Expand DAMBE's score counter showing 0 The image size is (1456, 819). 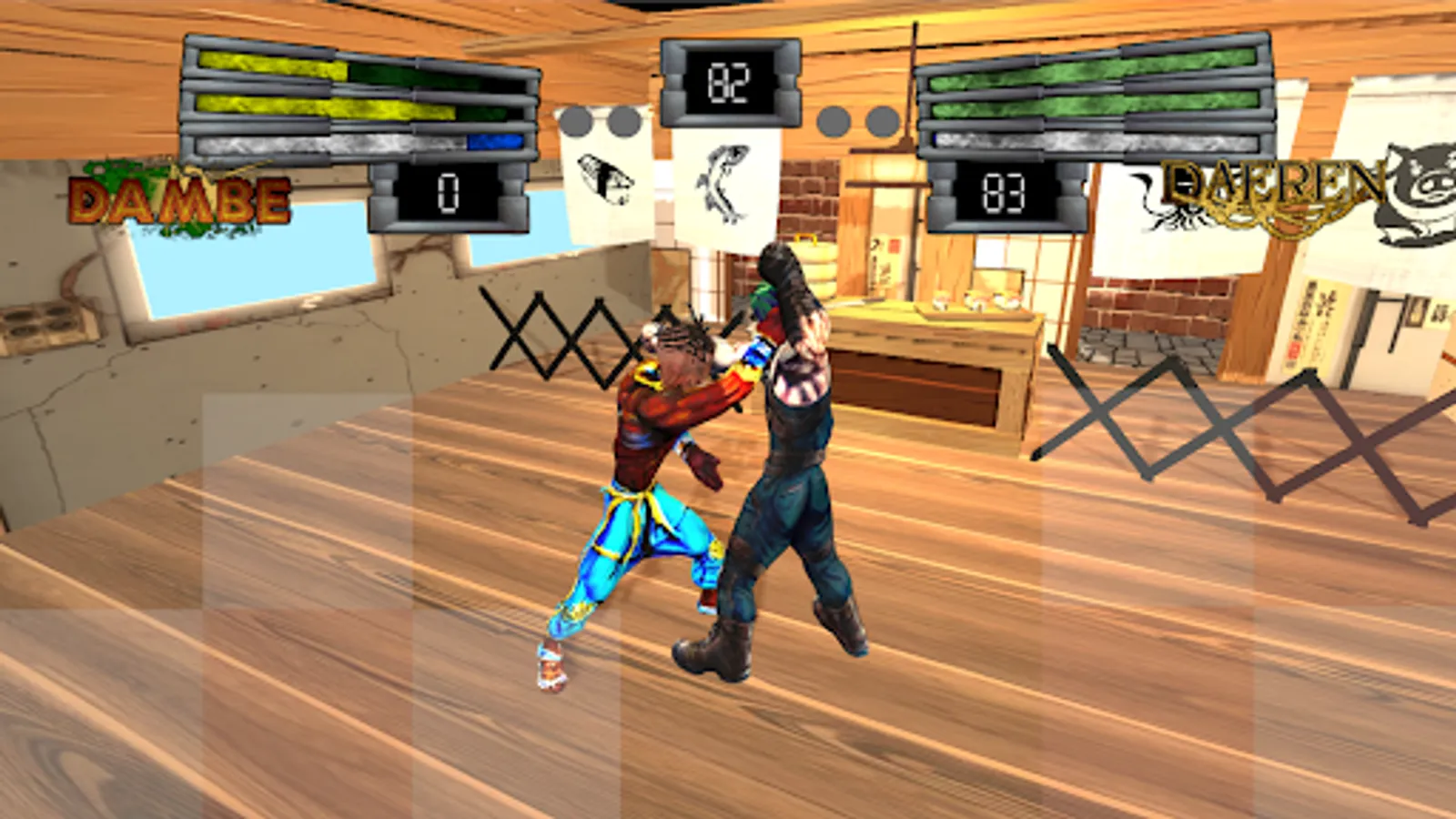(449, 193)
